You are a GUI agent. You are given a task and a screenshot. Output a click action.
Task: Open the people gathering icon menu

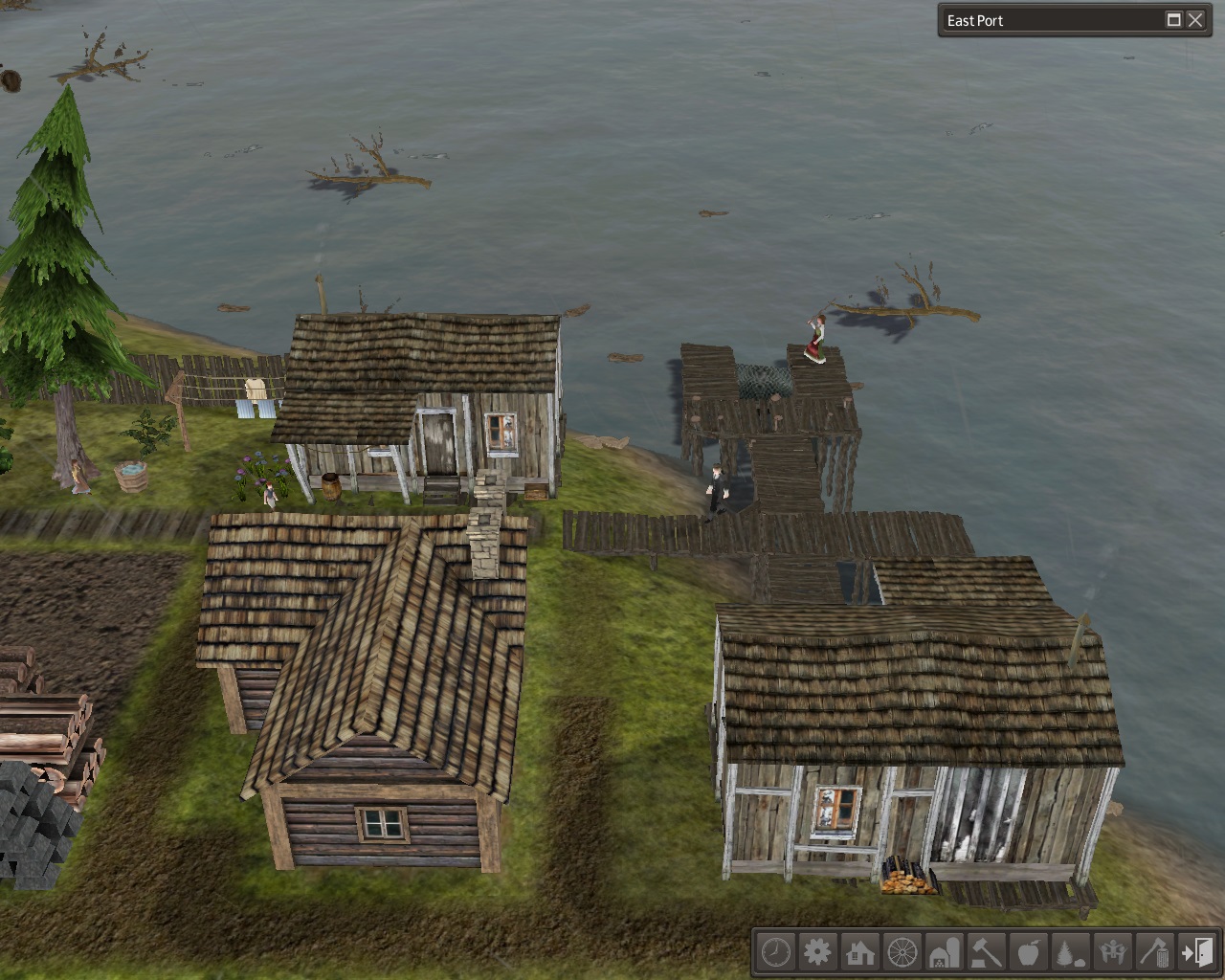click(1112, 952)
